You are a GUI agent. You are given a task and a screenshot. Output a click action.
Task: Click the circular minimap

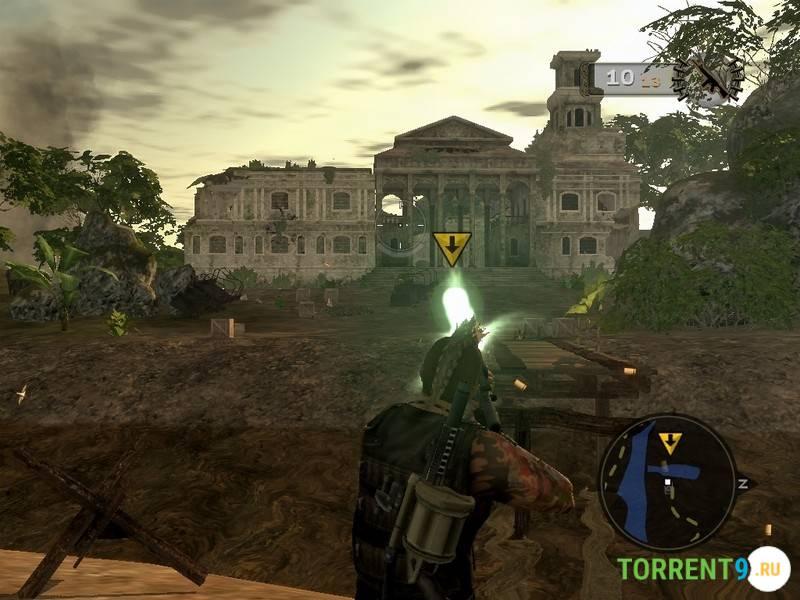click(667, 482)
